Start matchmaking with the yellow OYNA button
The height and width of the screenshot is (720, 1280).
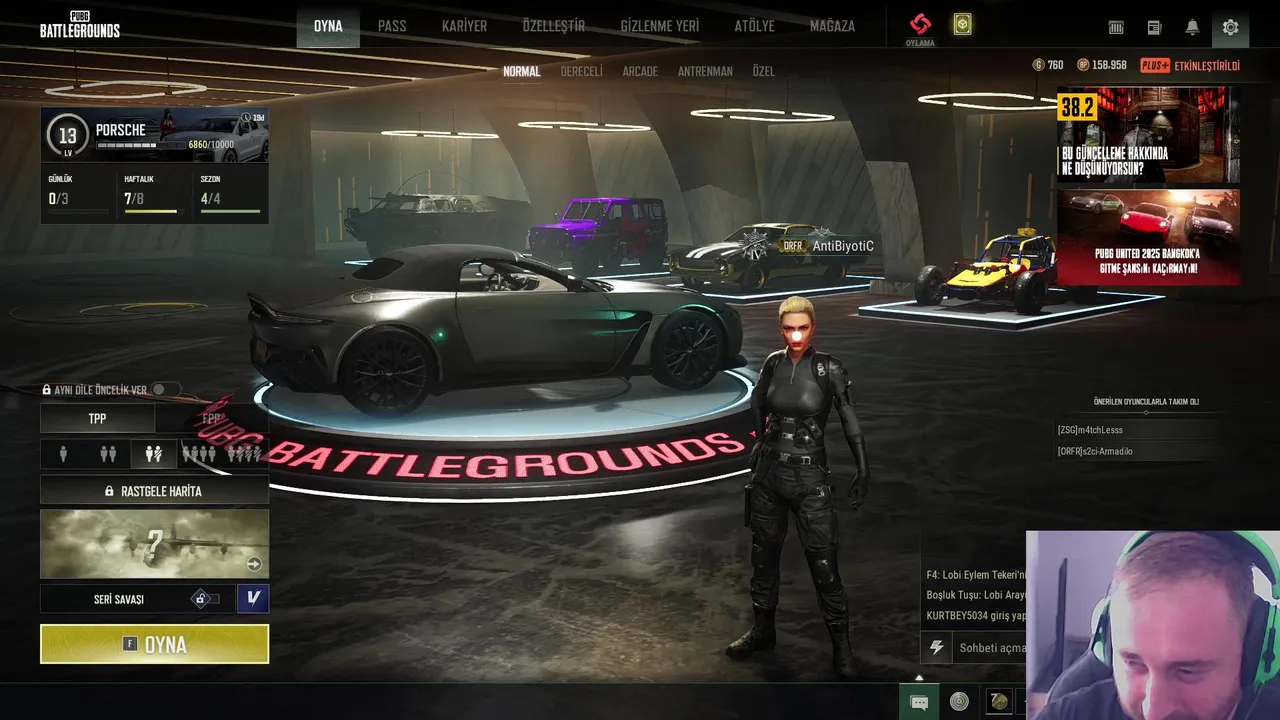click(x=154, y=644)
